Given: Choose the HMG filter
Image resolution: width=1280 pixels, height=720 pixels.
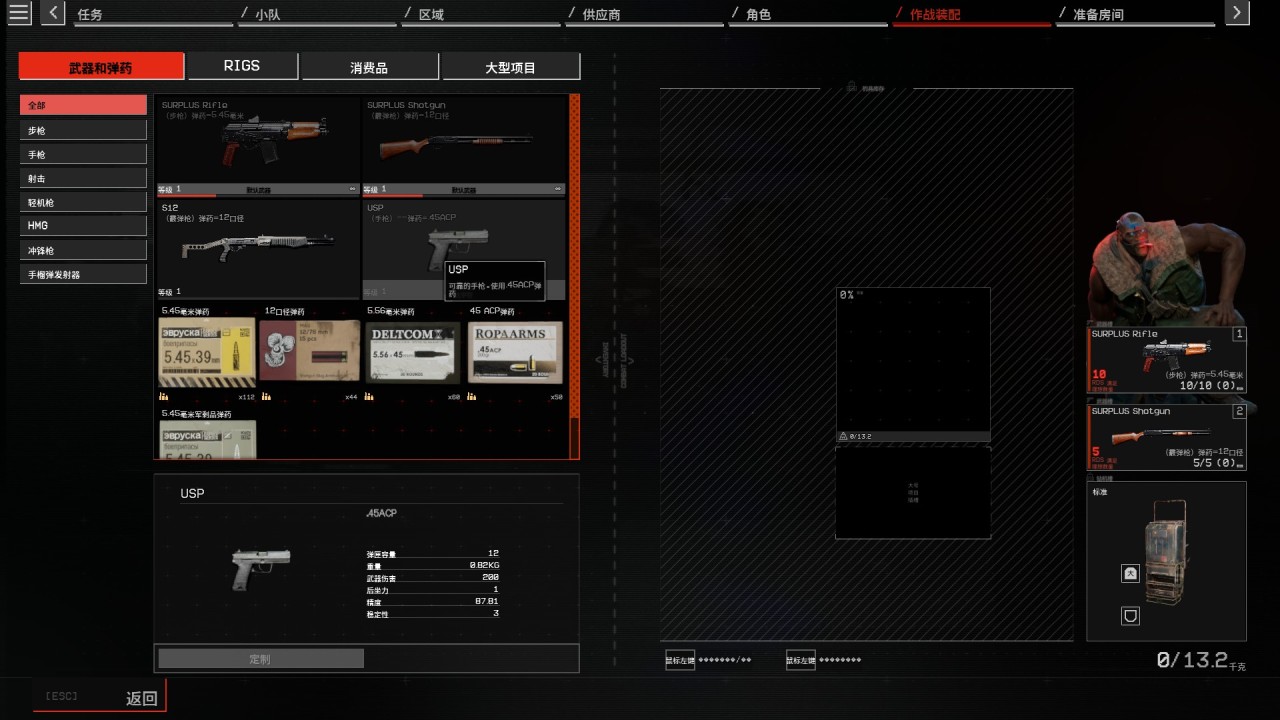Looking at the screenshot, I should tap(83, 226).
